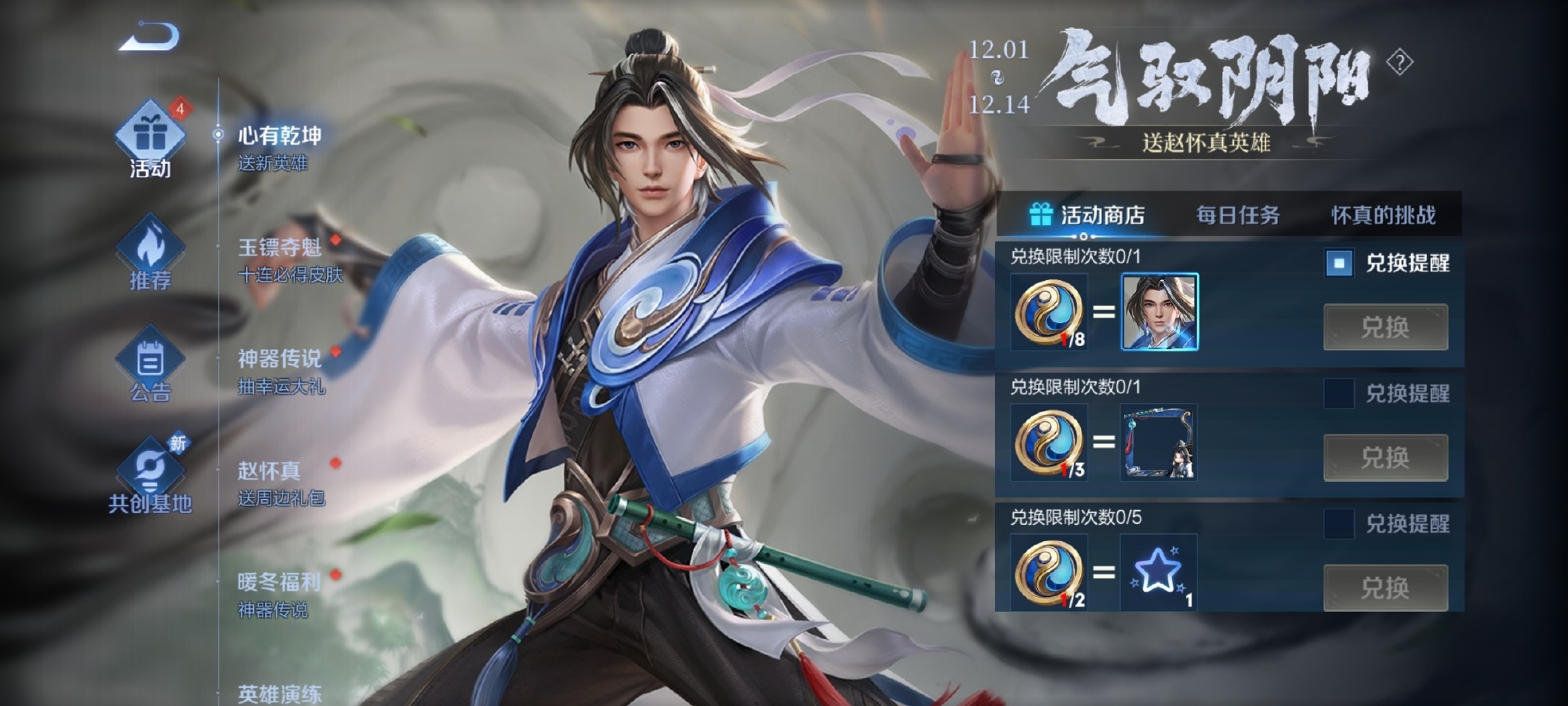View the hero portrait reward thumbnail

1160,311
